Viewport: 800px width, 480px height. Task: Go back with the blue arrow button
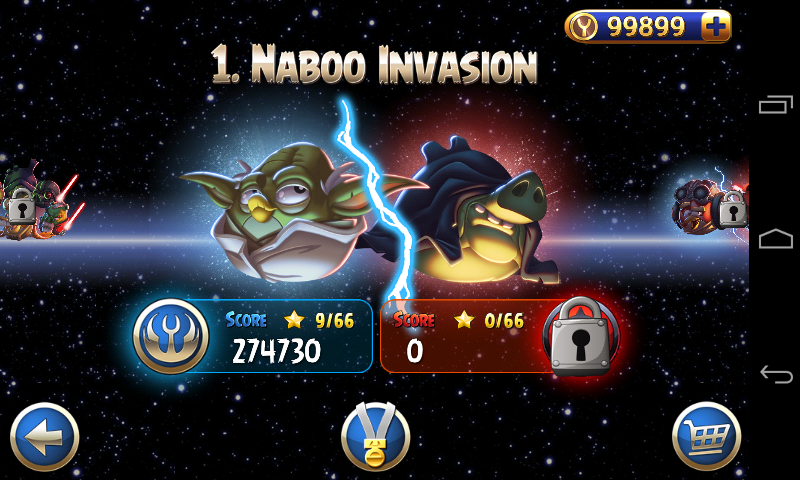(x=44, y=436)
